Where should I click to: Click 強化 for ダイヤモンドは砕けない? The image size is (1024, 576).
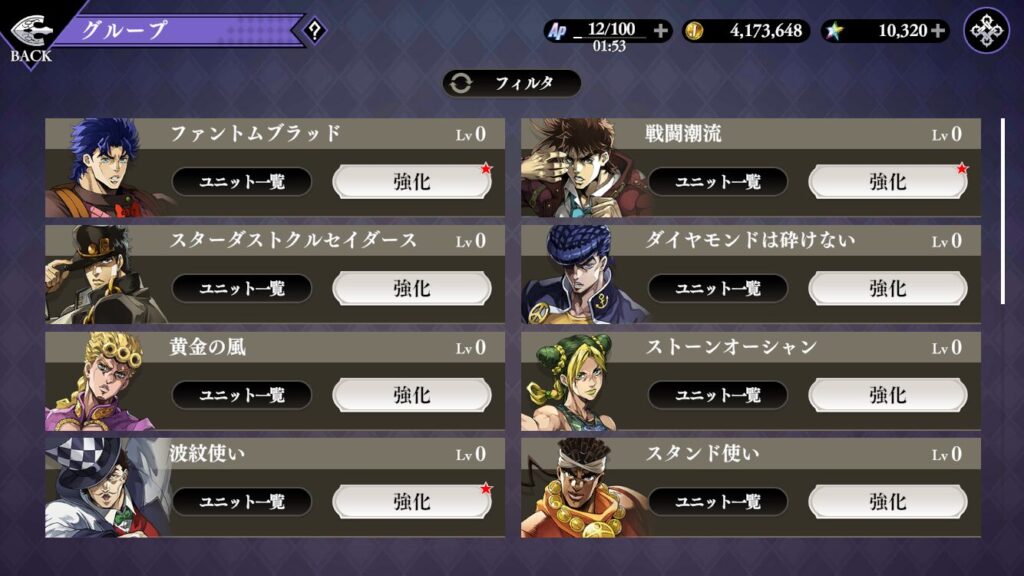click(x=887, y=288)
